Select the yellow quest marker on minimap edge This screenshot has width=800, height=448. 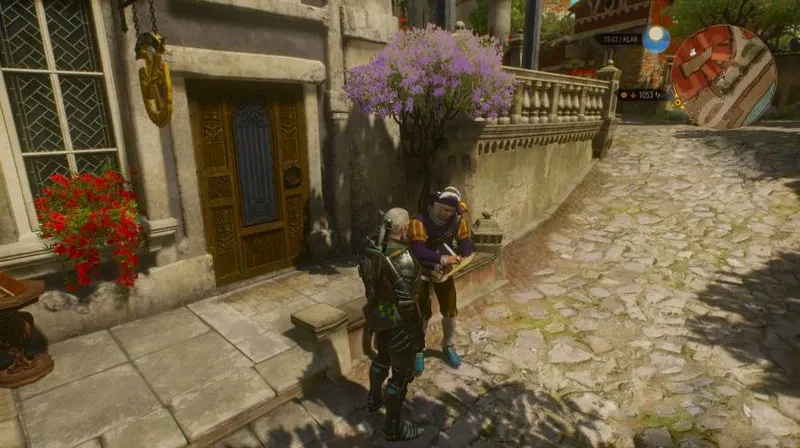coord(677,101)
